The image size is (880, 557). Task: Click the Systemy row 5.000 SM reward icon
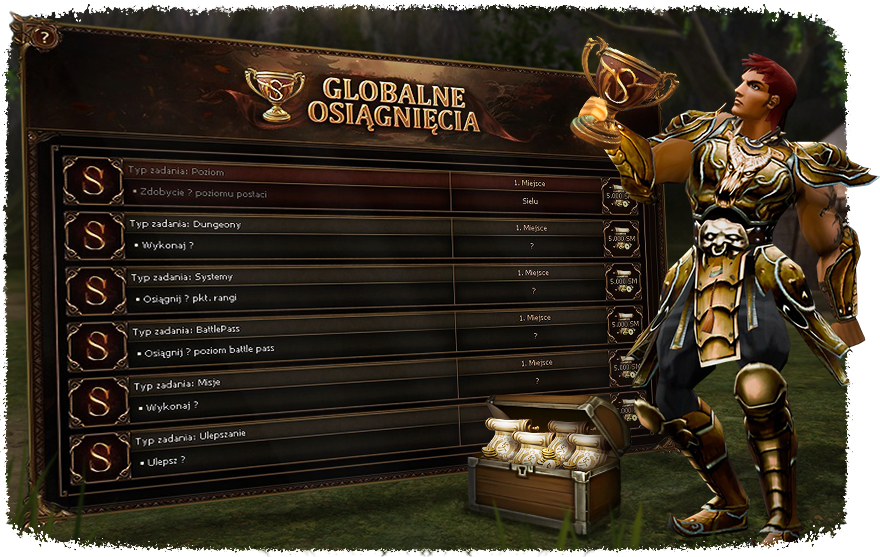(624, 283)
